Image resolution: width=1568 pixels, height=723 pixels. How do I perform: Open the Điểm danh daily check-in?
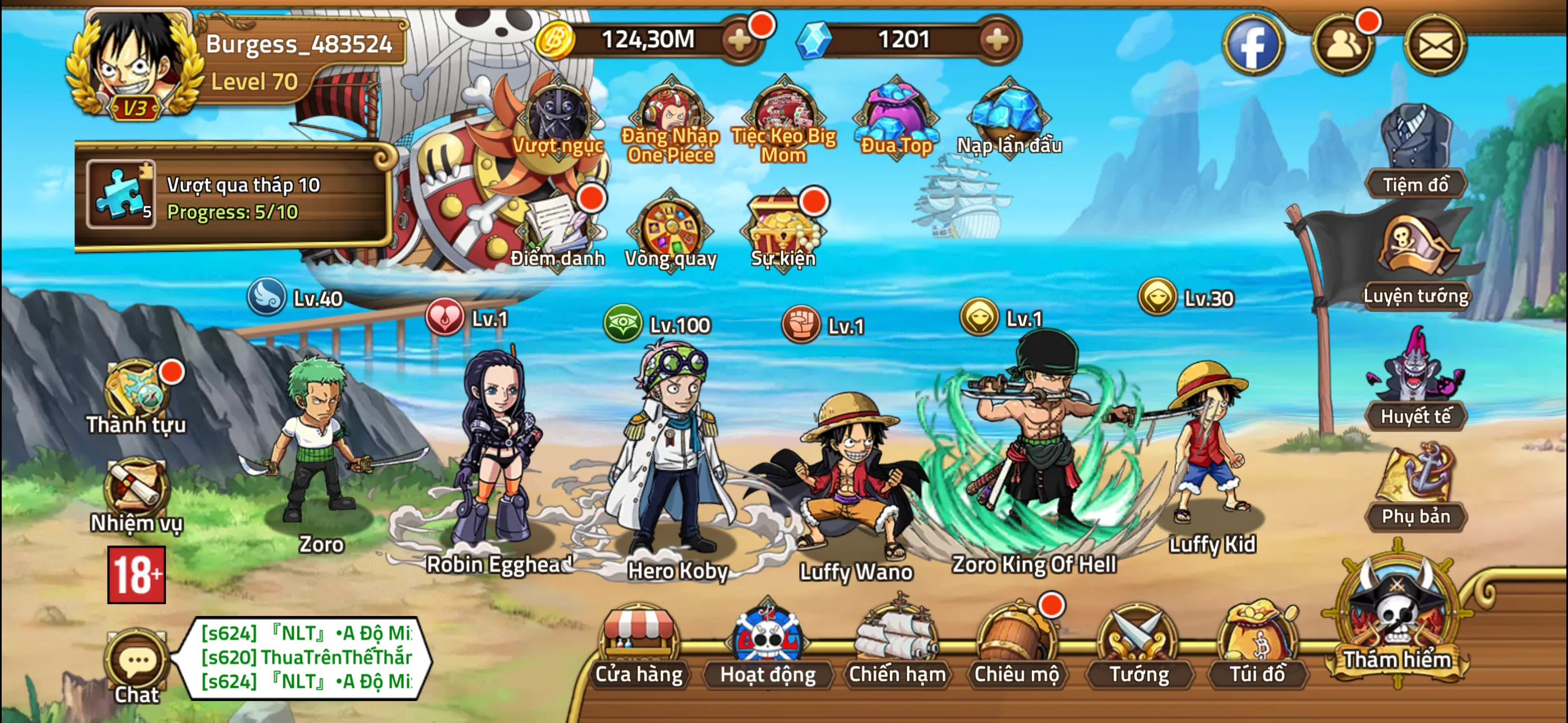(557, 231)
